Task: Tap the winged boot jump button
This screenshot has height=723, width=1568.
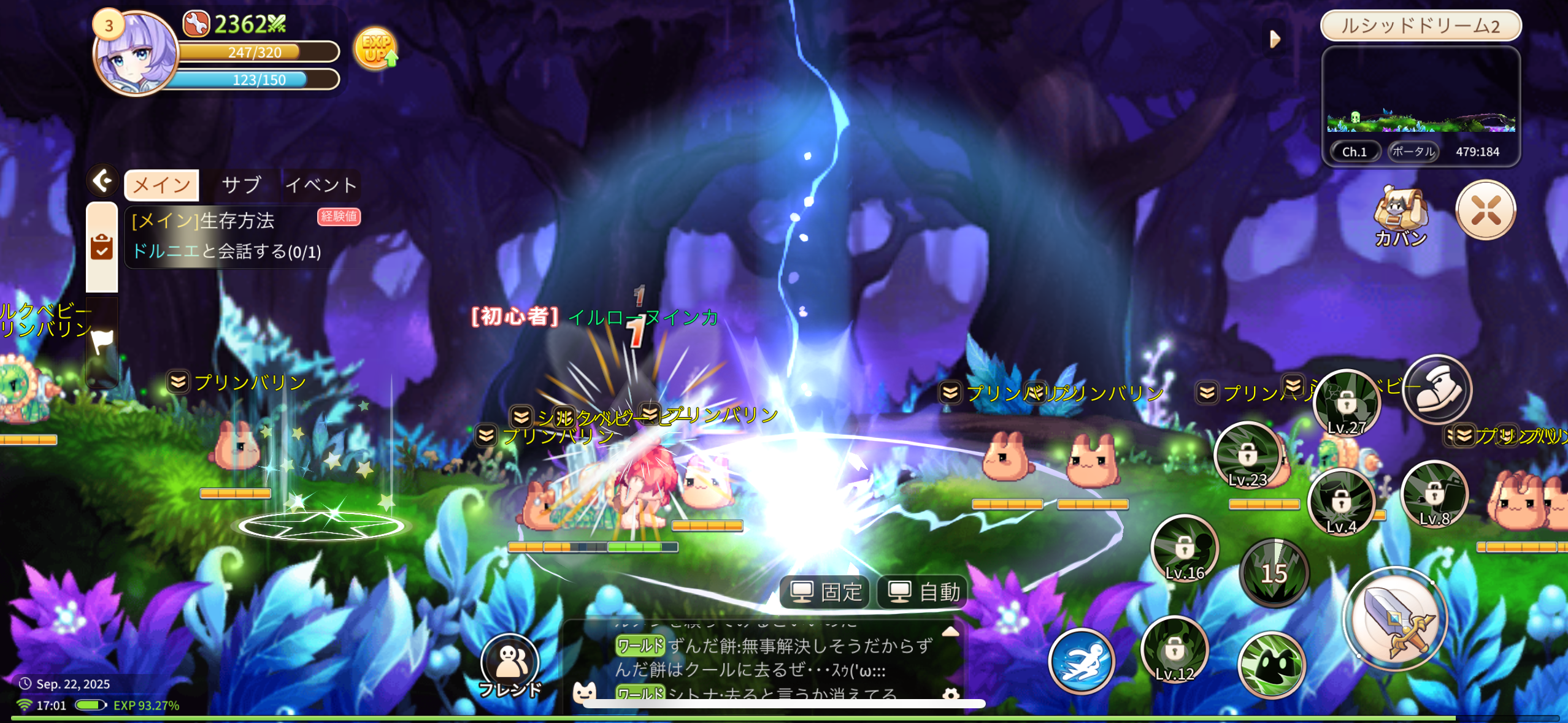Action: click(x=1437, y=389)
